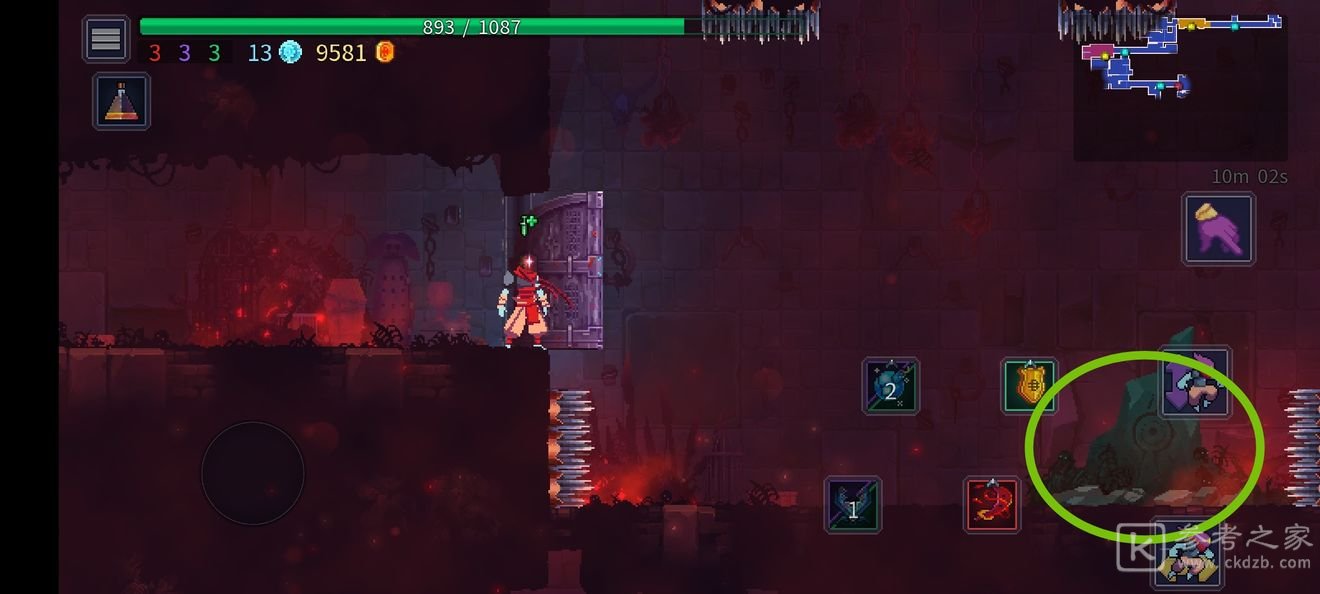Attack with the red whip weapon
The width and height of the screenshot is (1320, 594).
tap(992, 504)
